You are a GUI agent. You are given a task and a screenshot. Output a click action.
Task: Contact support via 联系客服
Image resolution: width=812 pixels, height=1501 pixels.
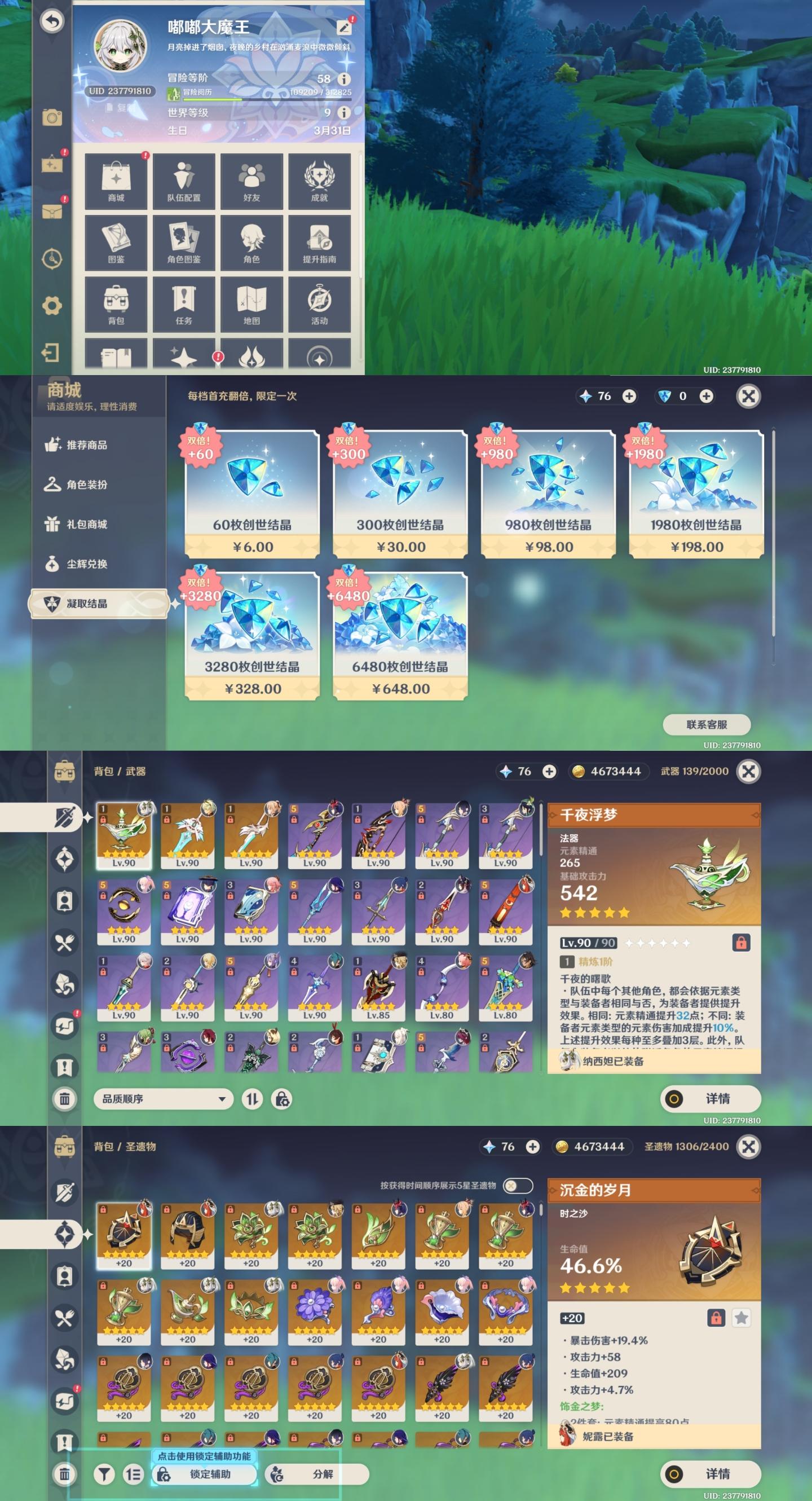click(707, 724)
